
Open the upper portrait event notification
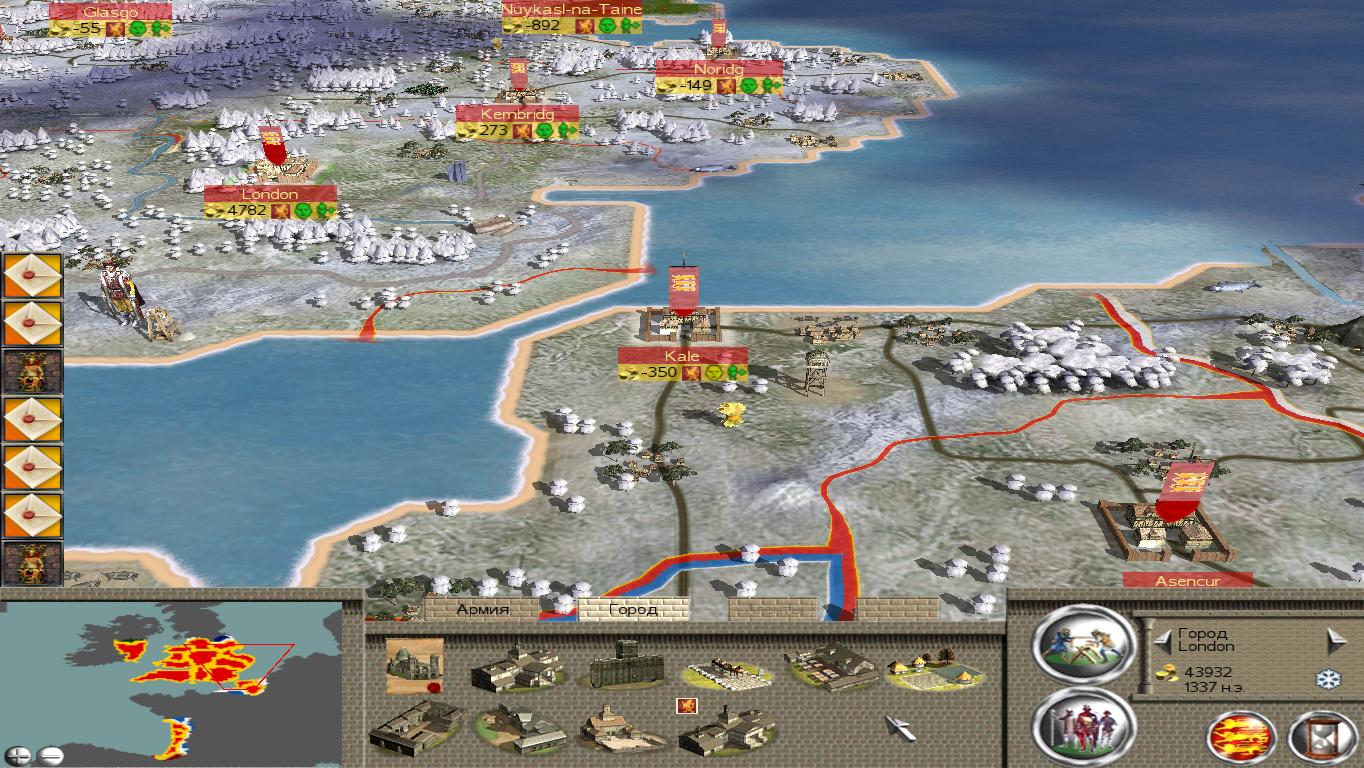32,371
